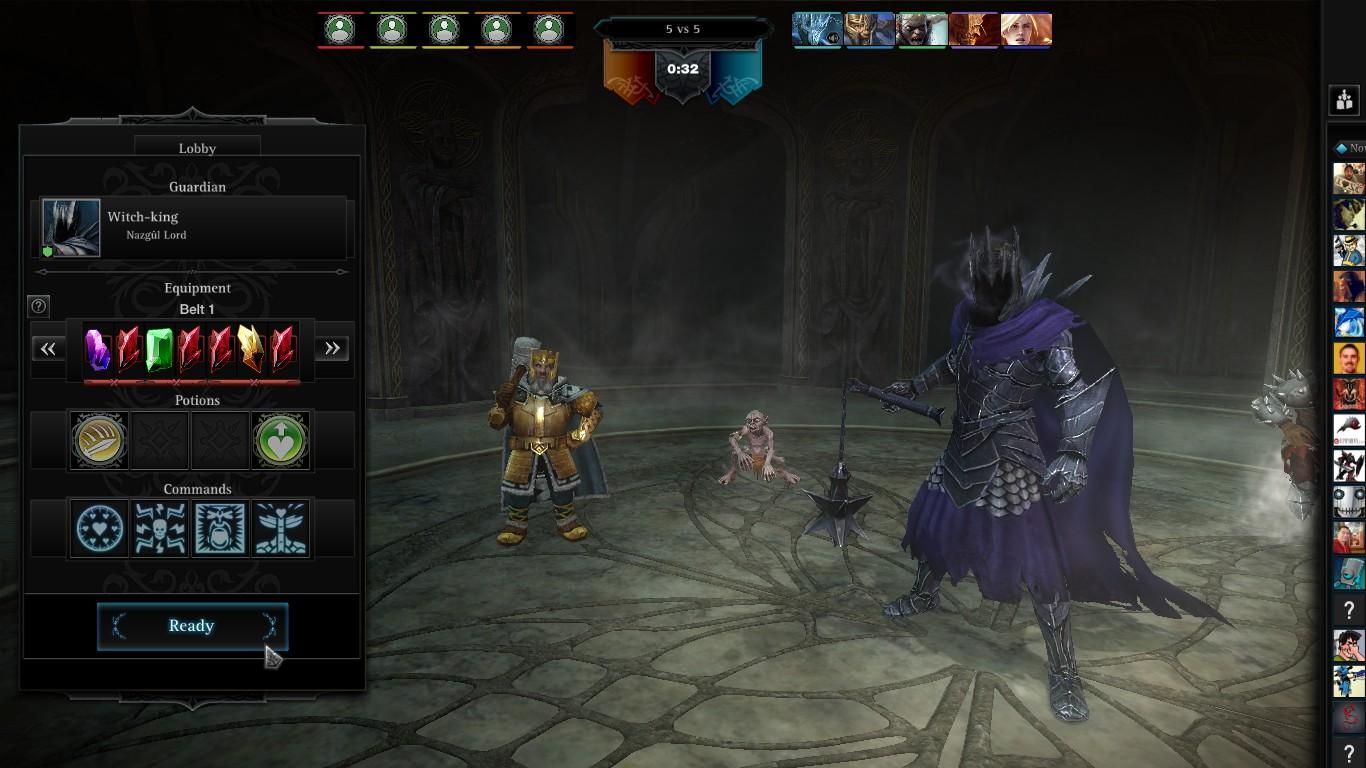The image size is (1366, 768).
Task: Click the Lobby tab header
Action: pos(197,148)
